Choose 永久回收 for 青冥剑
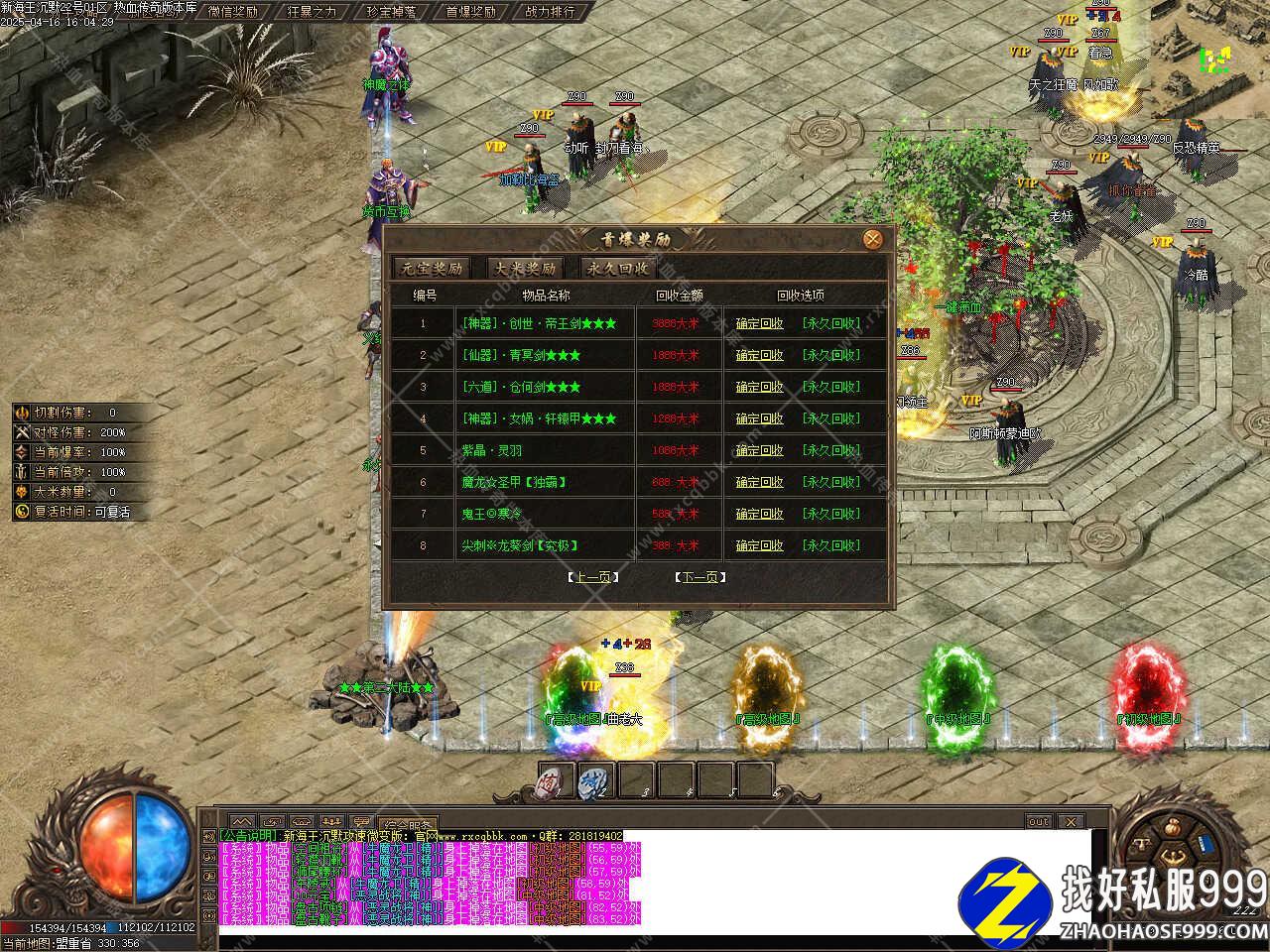The width and height of the screenshot is (1270, 952). (x=831, y=355)
